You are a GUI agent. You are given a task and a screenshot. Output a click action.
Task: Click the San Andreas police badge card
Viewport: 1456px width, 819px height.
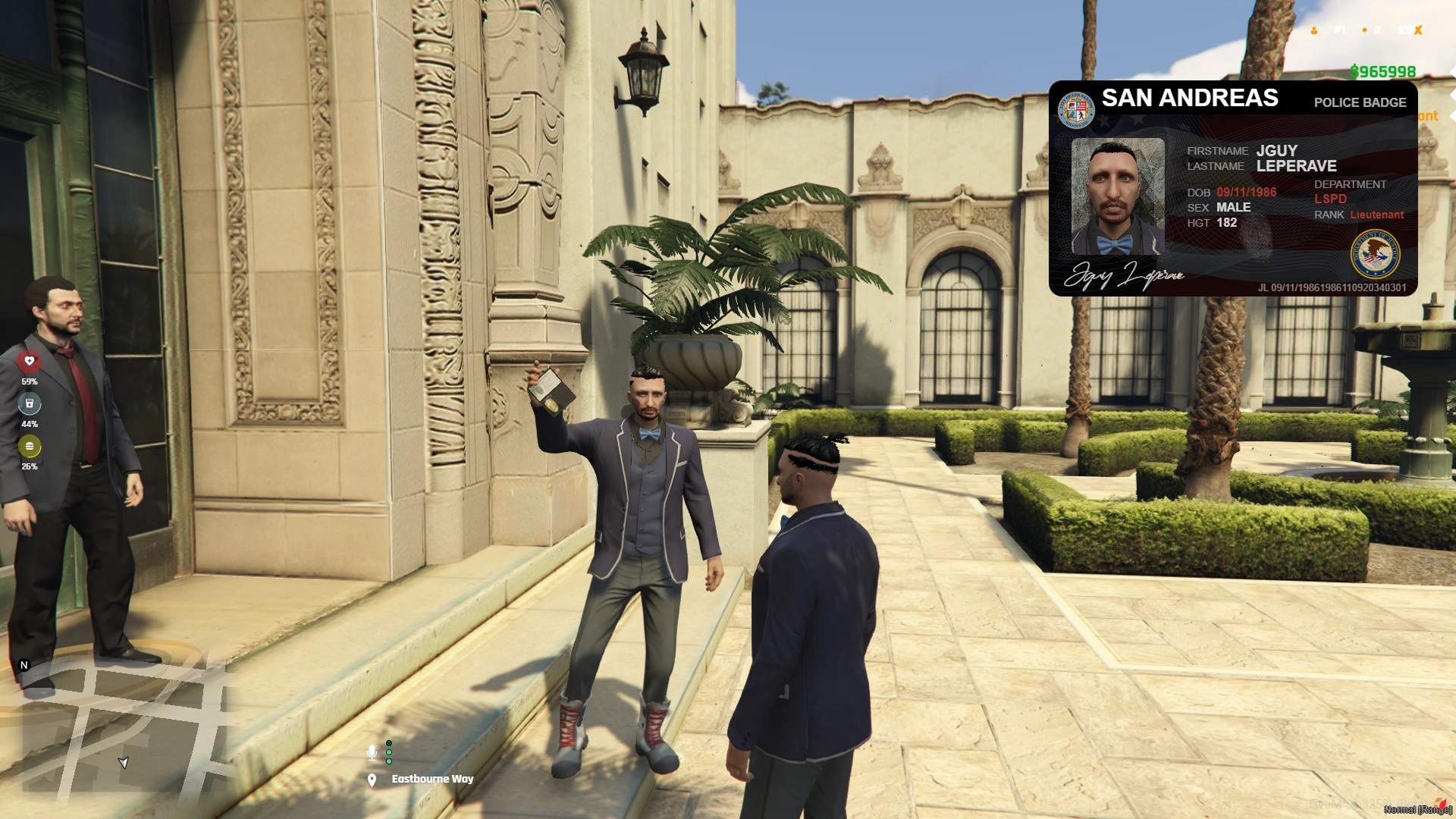coord(1232,188)
